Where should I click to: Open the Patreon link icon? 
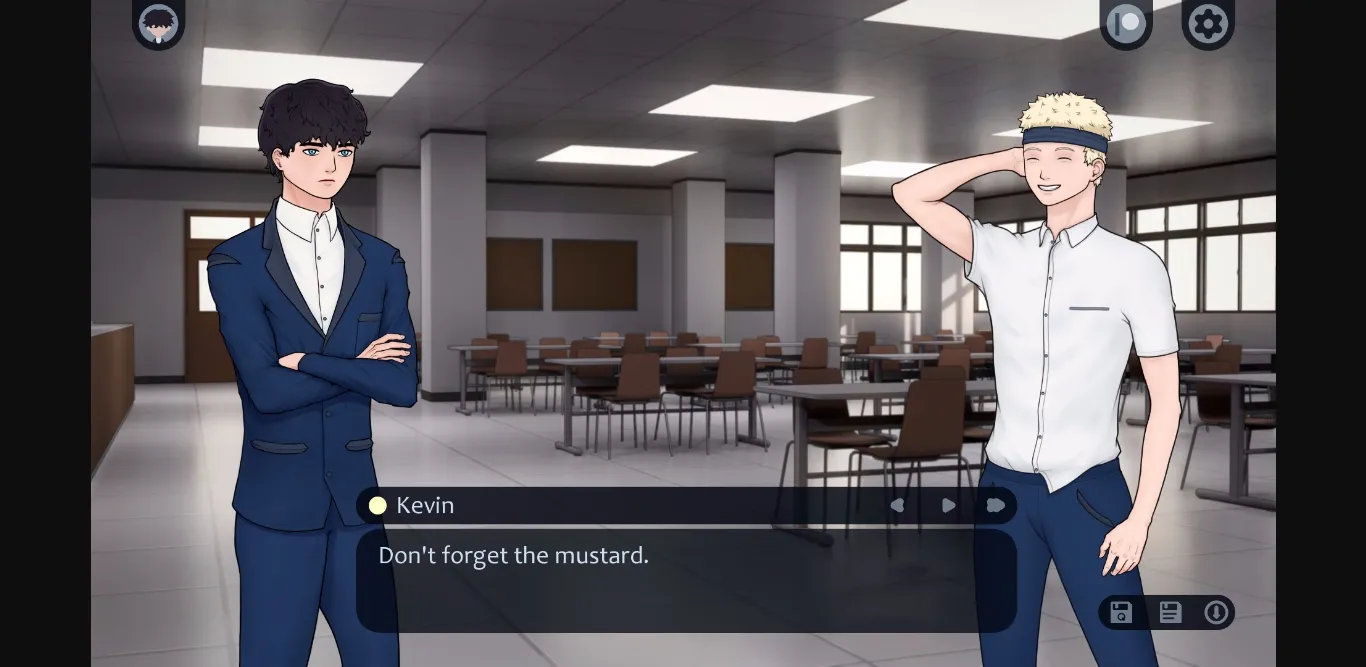(1126, 23)
